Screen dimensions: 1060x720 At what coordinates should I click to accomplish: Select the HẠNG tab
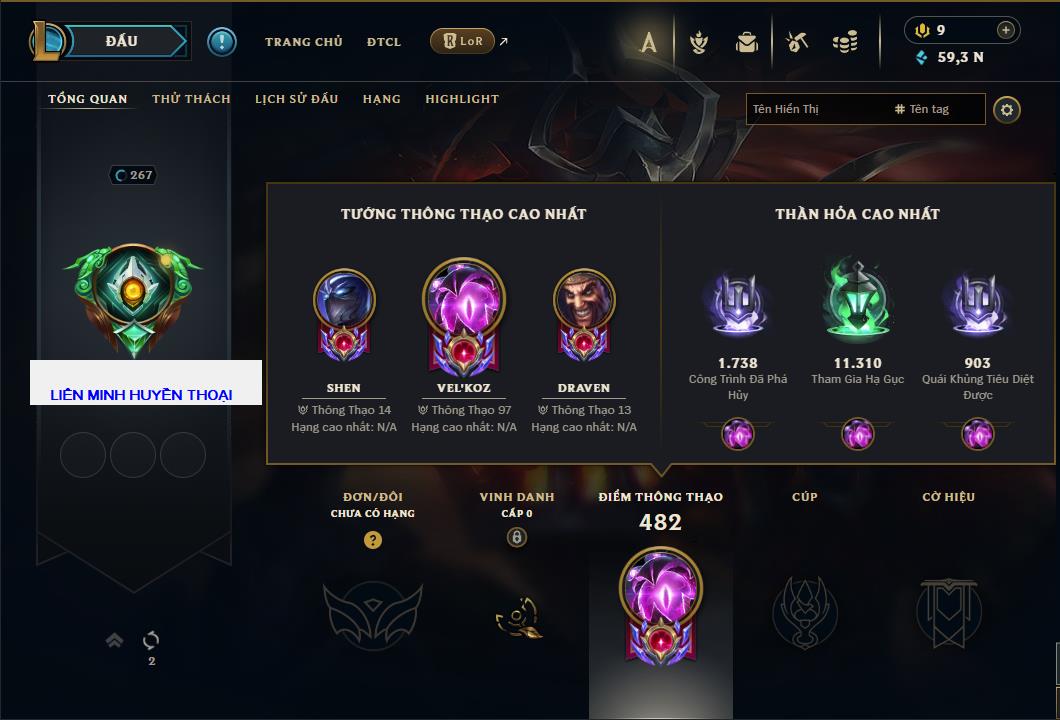[x=381, y=99]
